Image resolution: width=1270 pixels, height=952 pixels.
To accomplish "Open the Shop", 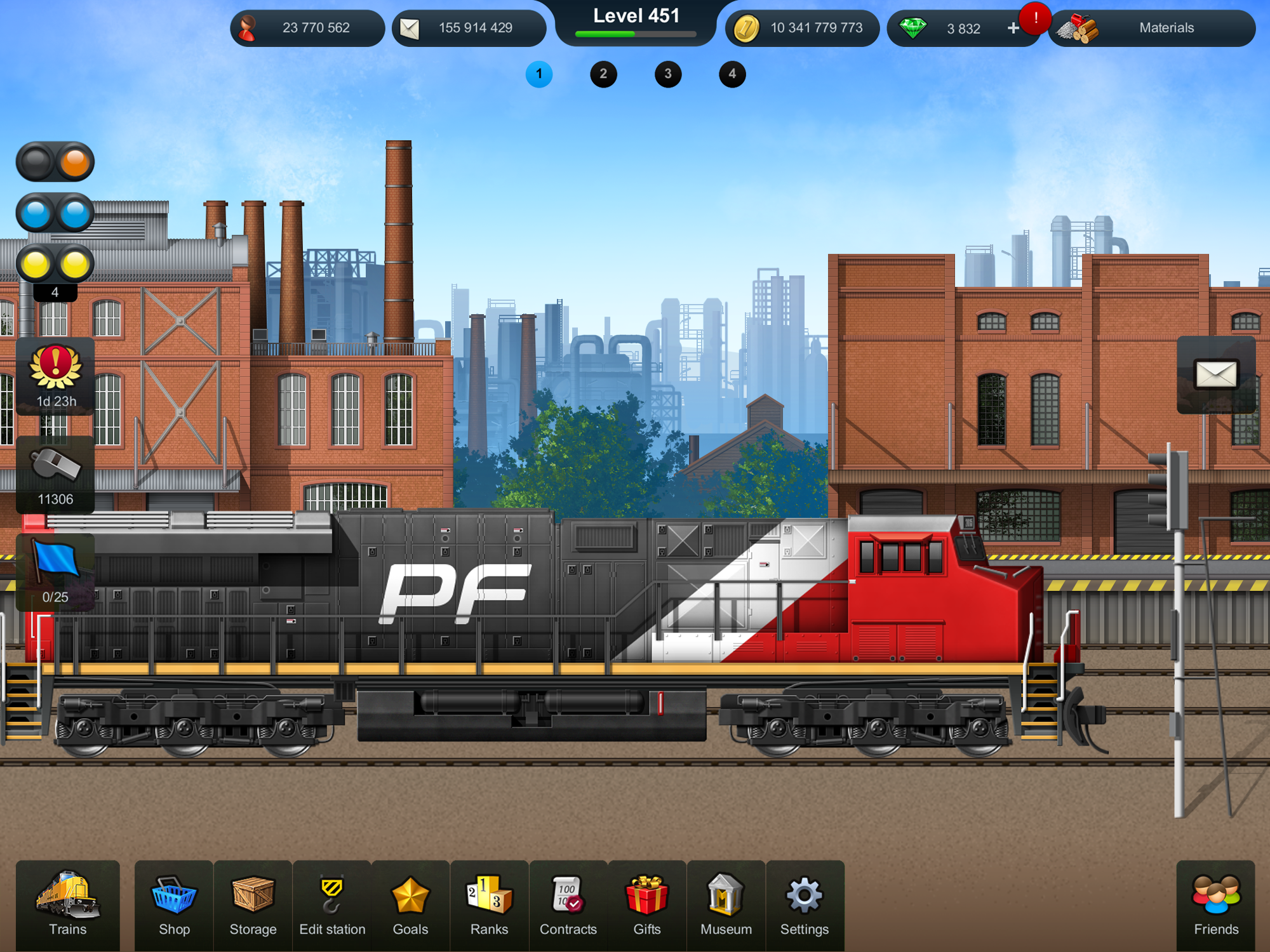I will click(173, 904).
